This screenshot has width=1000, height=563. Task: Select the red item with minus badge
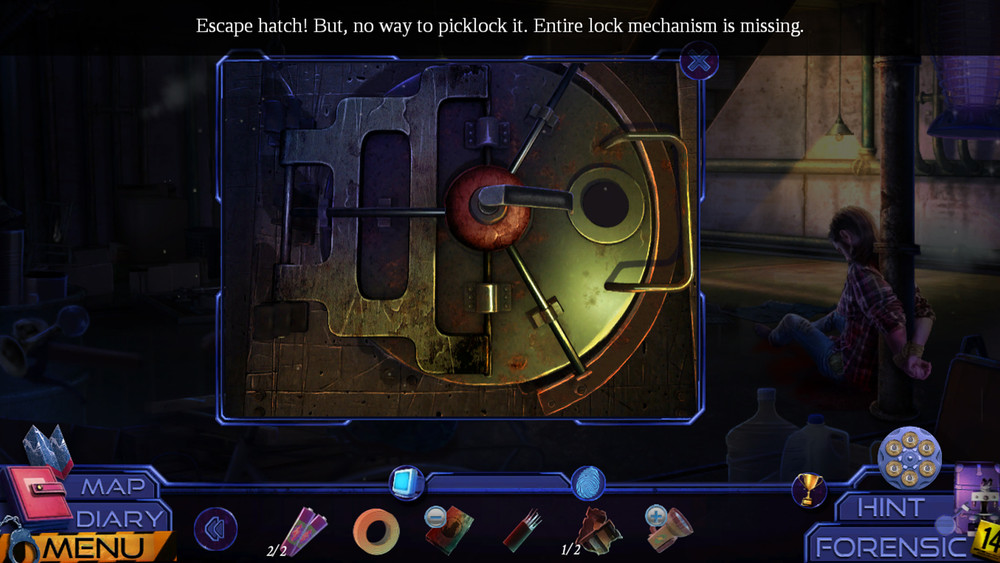pos(447,529)
